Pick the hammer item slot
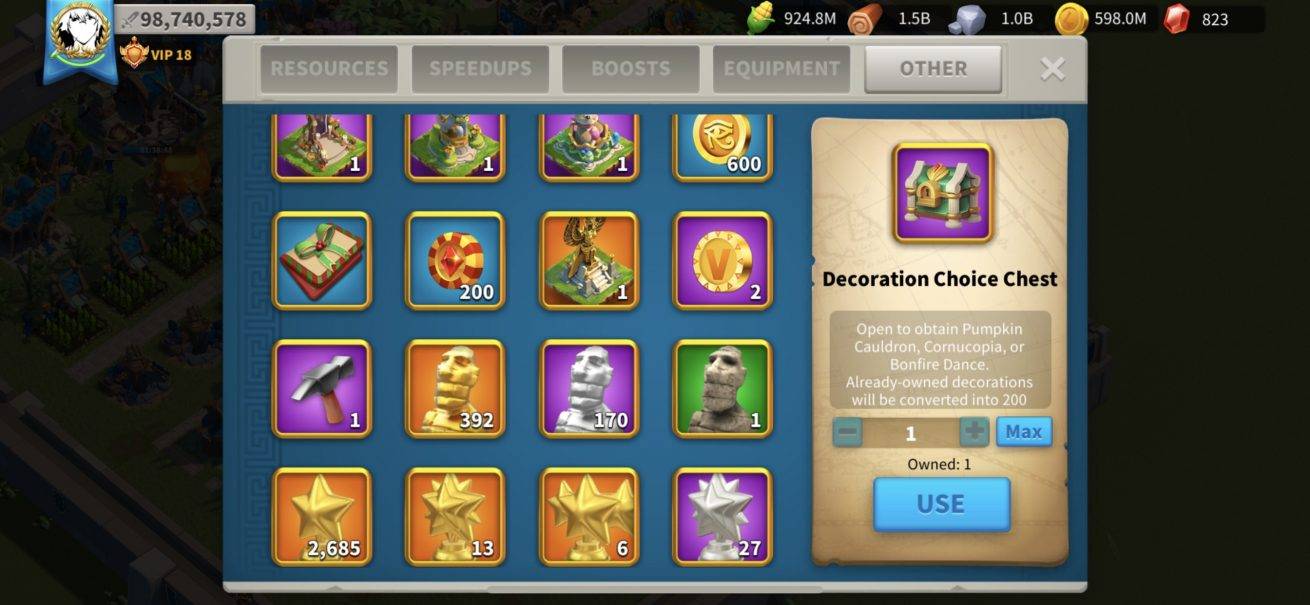This screenshot has width=1310, height=605. pyautogui.click(x=322, y=388)
